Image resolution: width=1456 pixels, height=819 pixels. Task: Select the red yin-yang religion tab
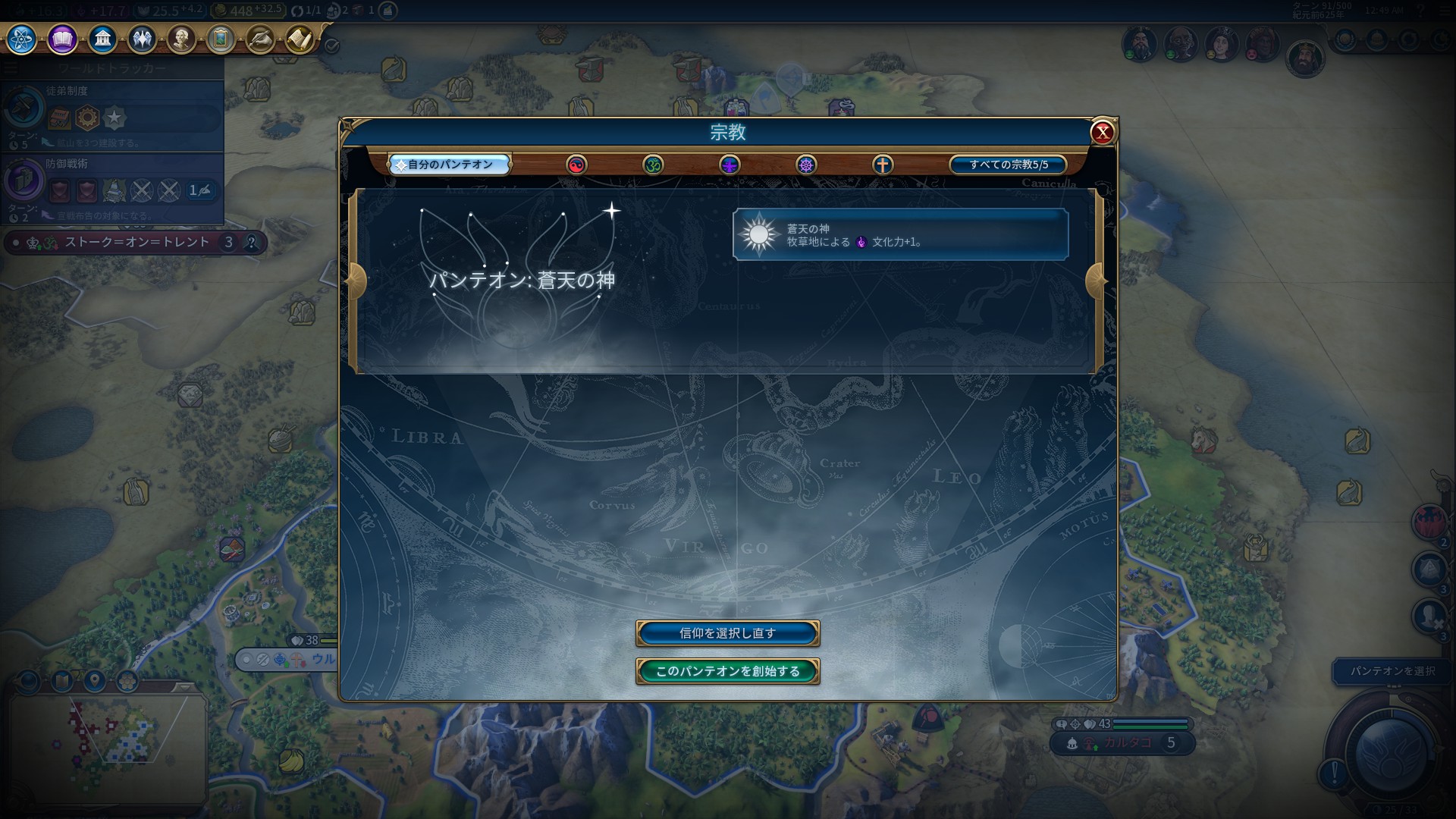coord(576,165)
